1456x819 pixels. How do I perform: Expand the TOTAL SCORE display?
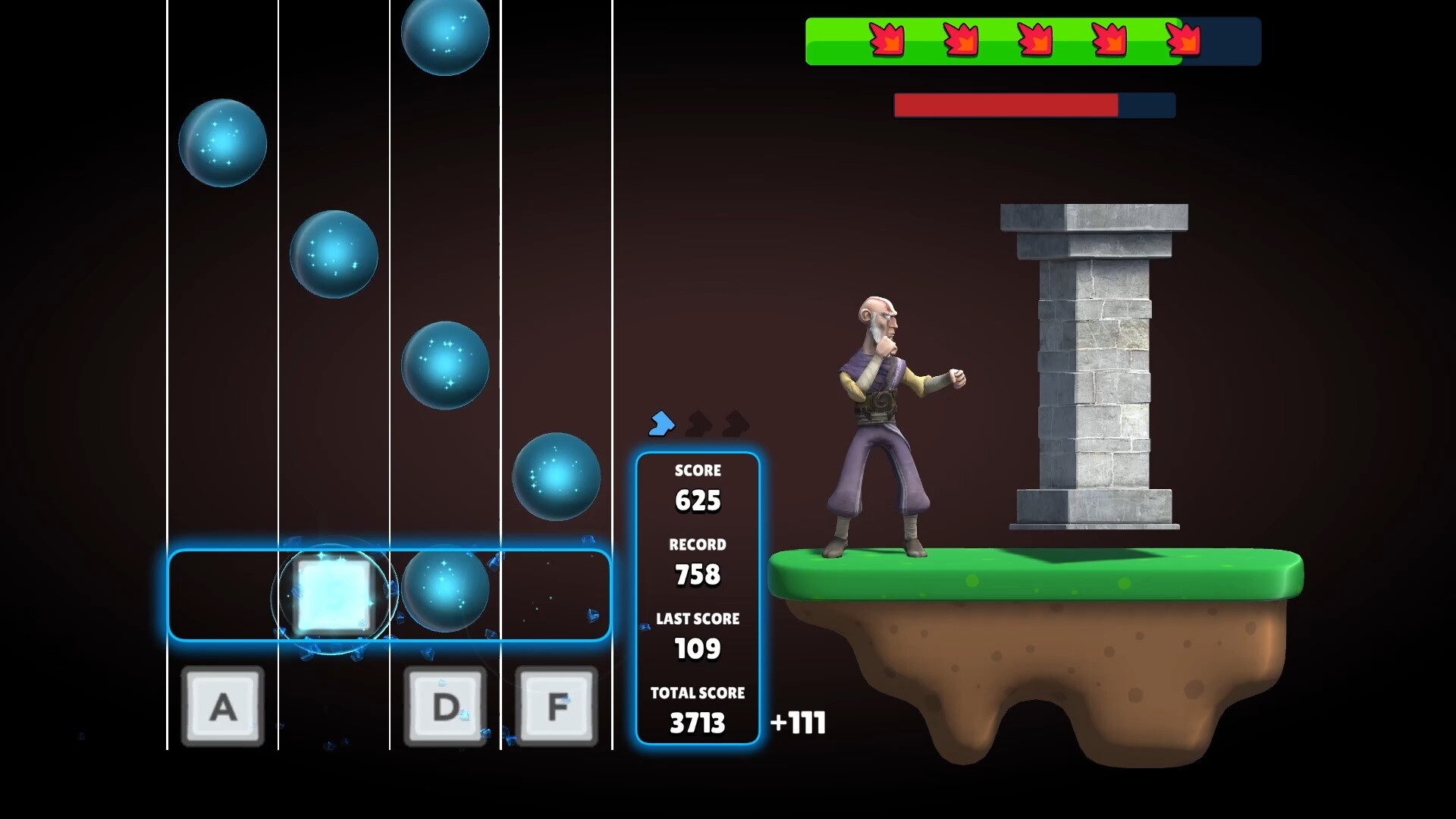click(697, 709)
